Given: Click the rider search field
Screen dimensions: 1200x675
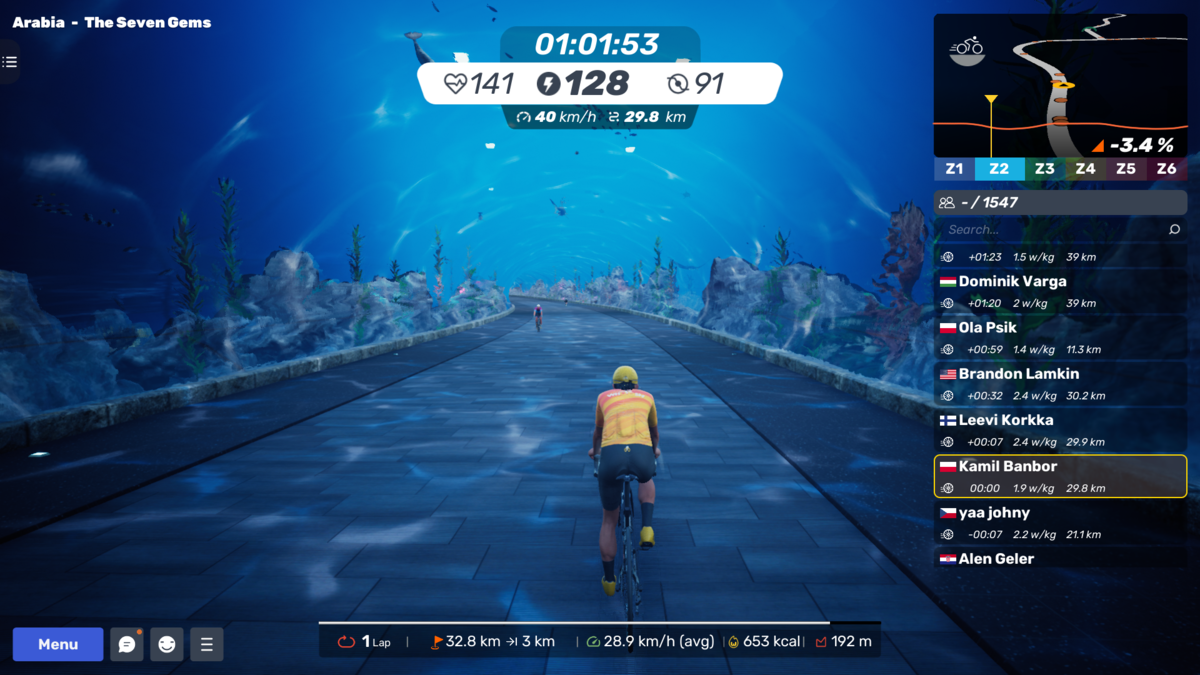Looking at the screenshot, I should [1050, 229].
